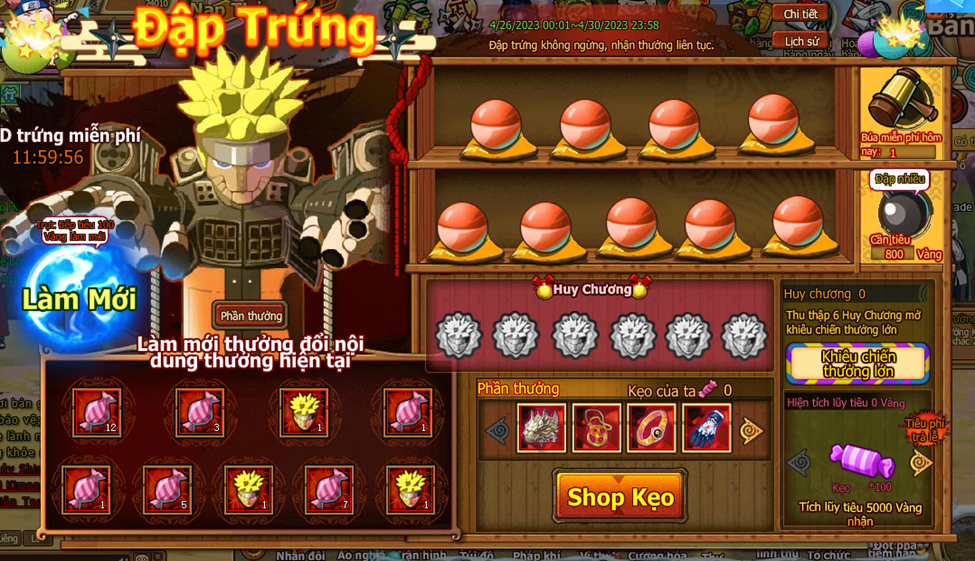The image size is (975, 561).
Task: Show previous rewards with the grey arrow
Action: tap(497, 431)
